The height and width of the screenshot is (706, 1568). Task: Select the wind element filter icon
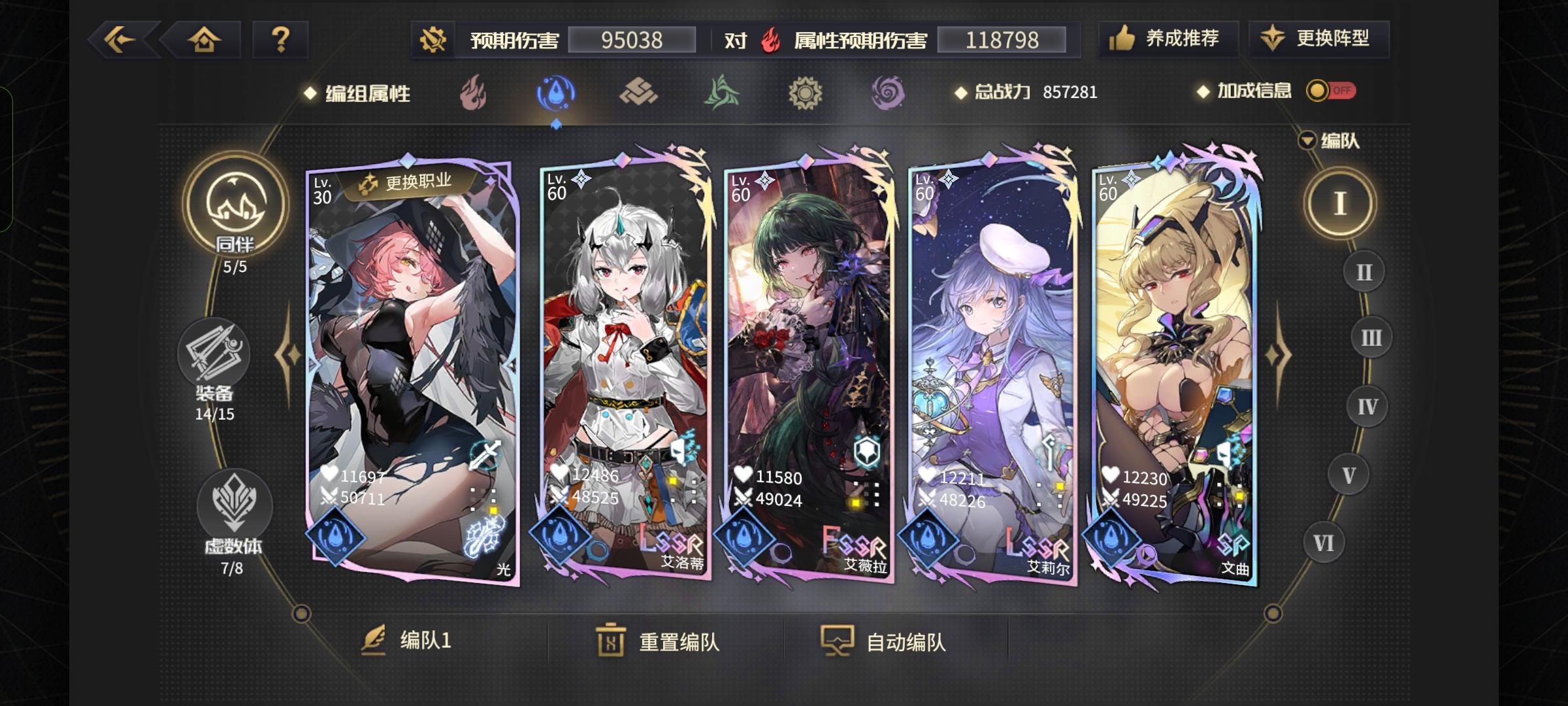pos(720,93)
